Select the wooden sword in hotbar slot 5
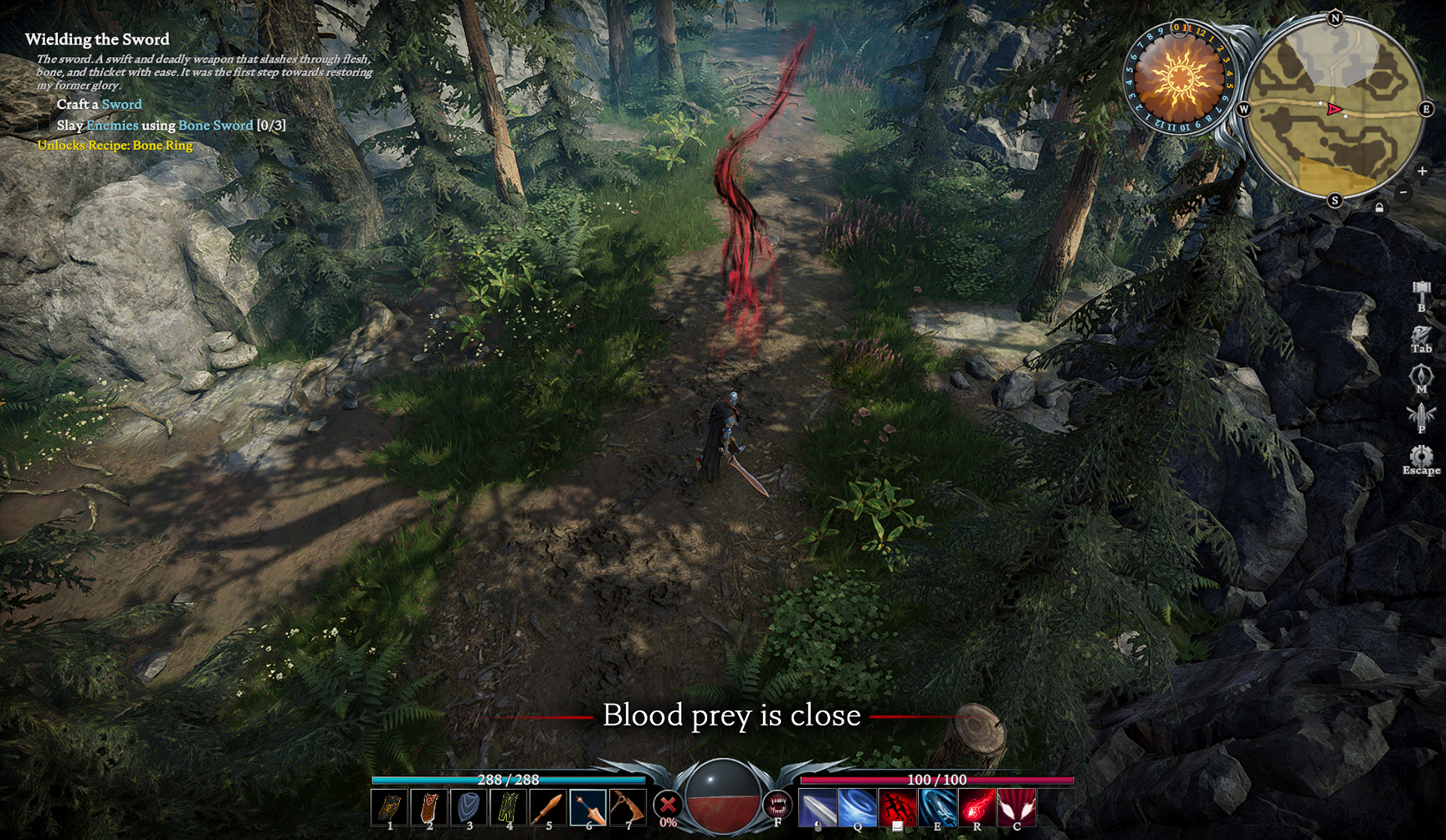This screenshot has width=1446, height=840. 548,807
